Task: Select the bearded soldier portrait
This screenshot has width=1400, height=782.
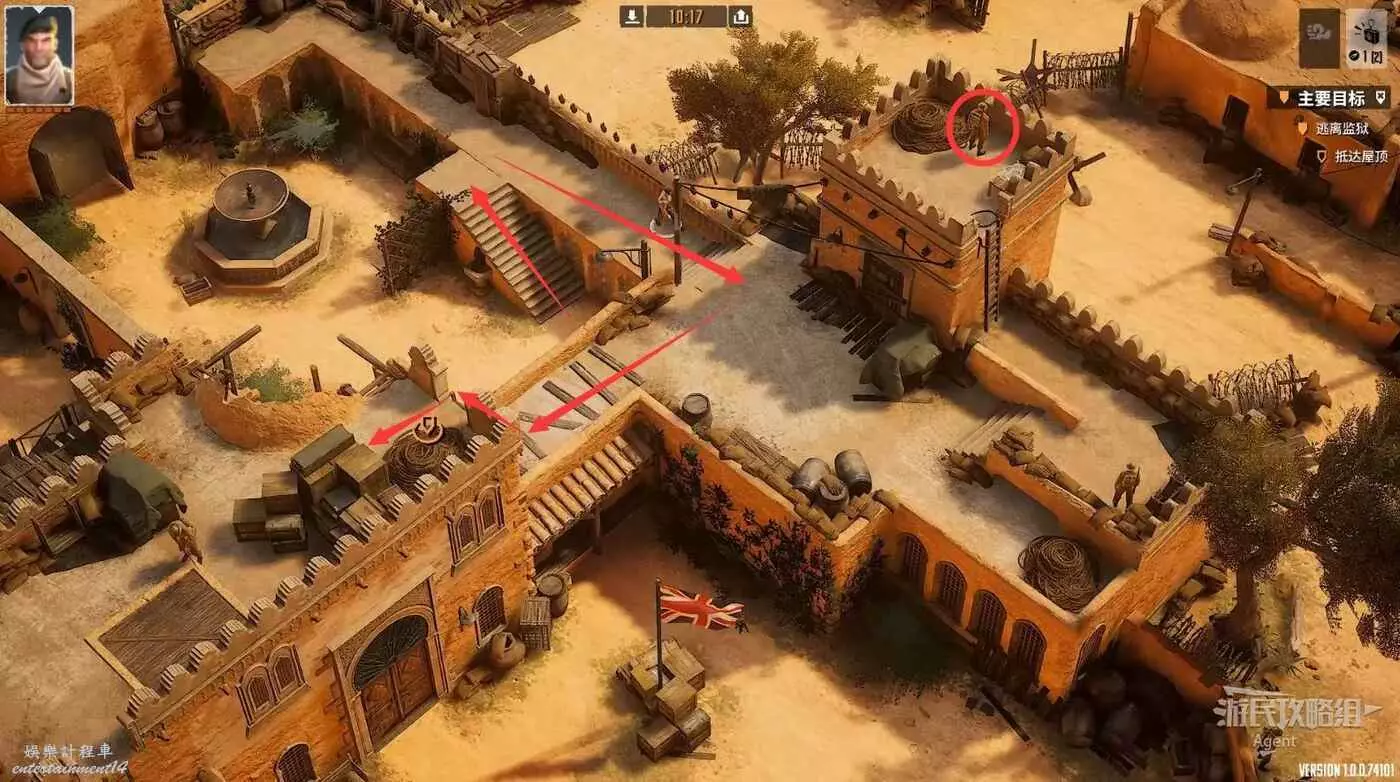Action: [x=39, y=55]
